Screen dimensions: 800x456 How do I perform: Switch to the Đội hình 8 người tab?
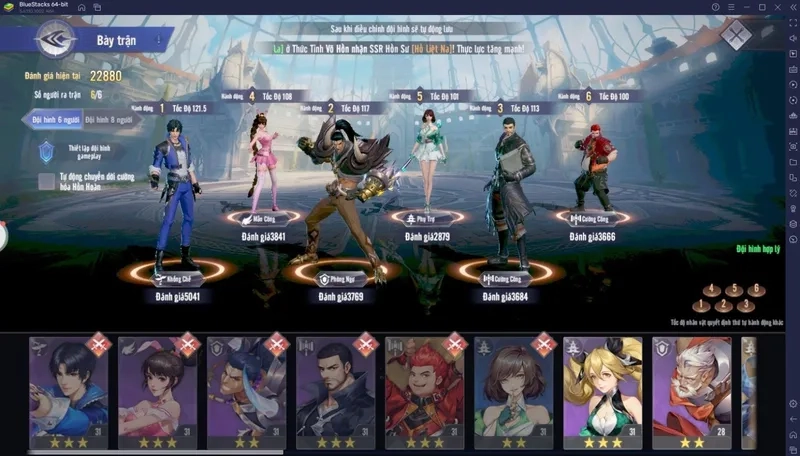(x=108, y=119)
